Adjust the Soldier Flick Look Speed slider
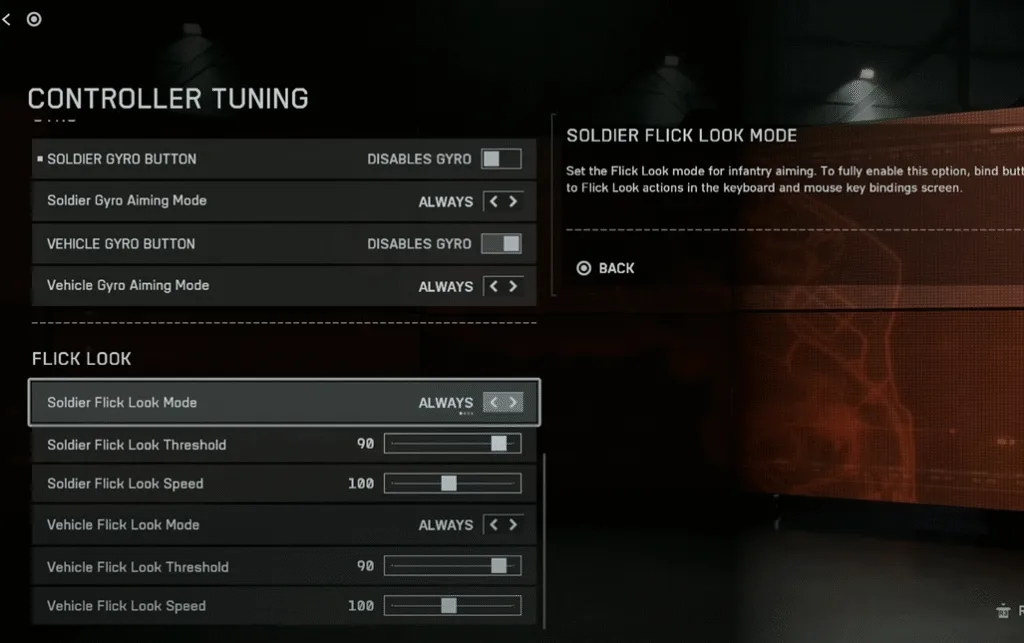The height and width of the screenshot is (643, 1024). 449,484
